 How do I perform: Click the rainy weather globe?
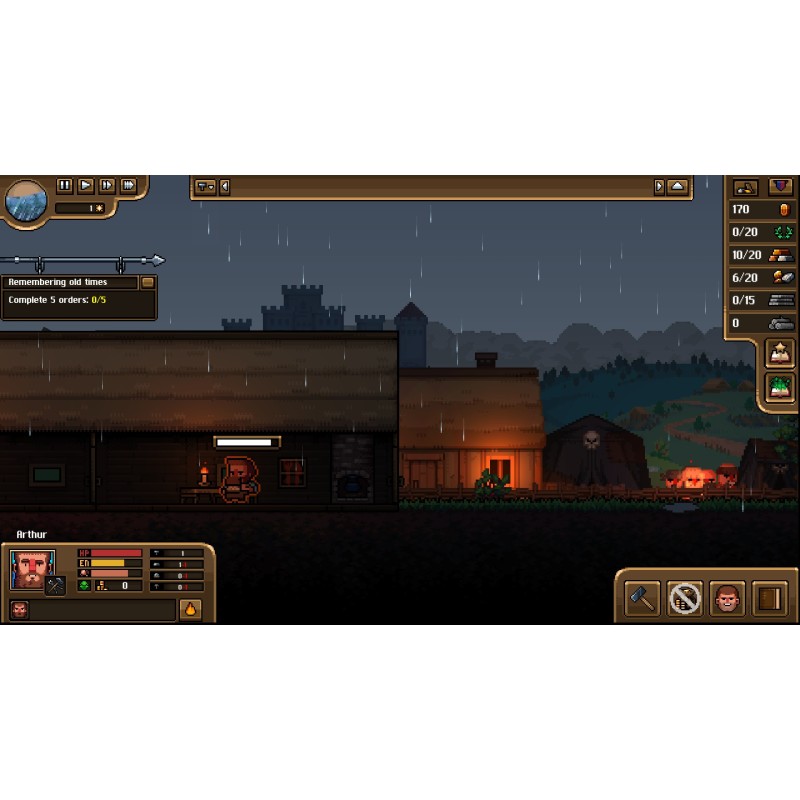click(x=26, y=200)
